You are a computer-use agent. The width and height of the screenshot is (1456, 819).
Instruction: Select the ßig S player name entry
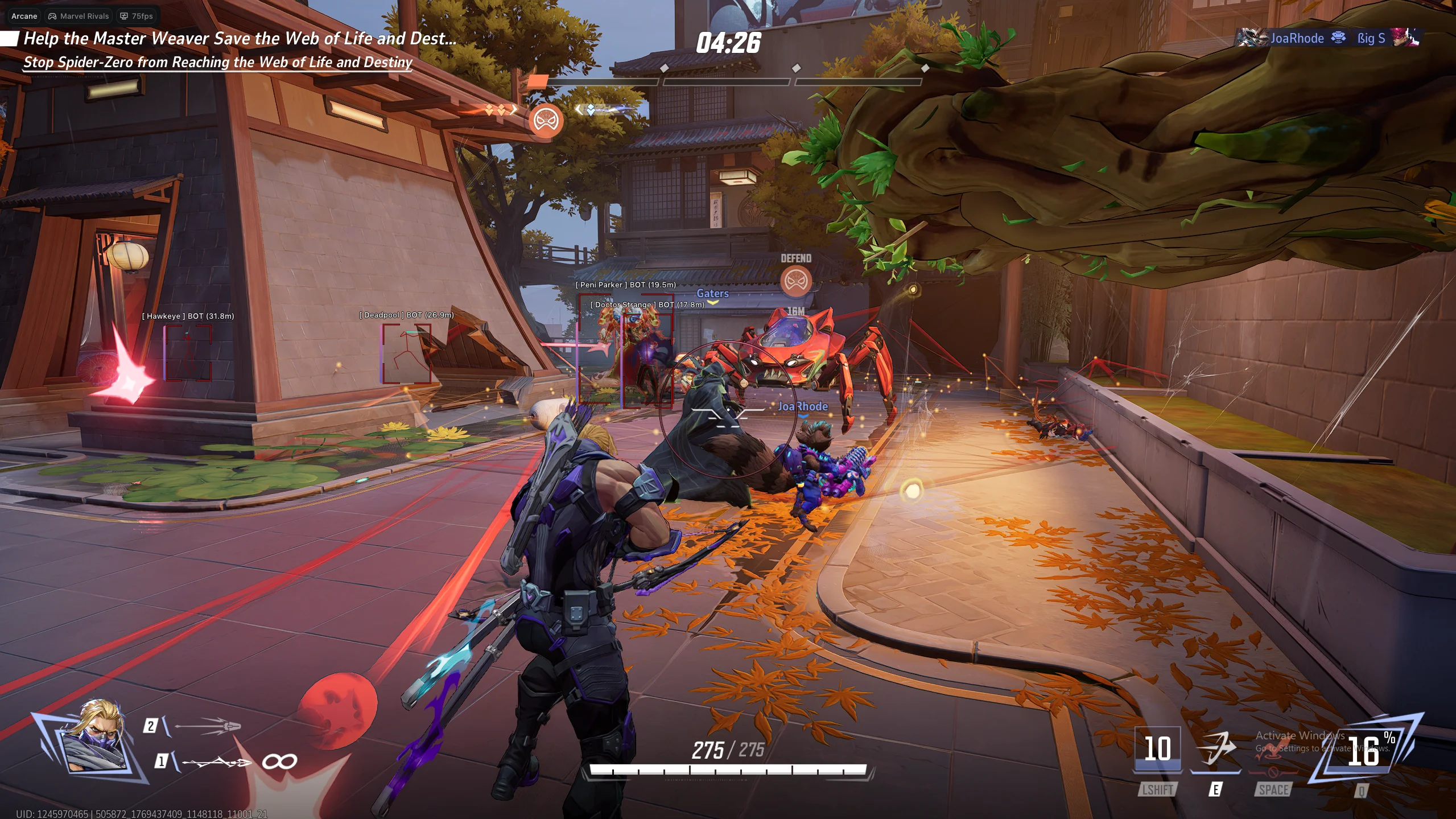(x=1373, y=38)
